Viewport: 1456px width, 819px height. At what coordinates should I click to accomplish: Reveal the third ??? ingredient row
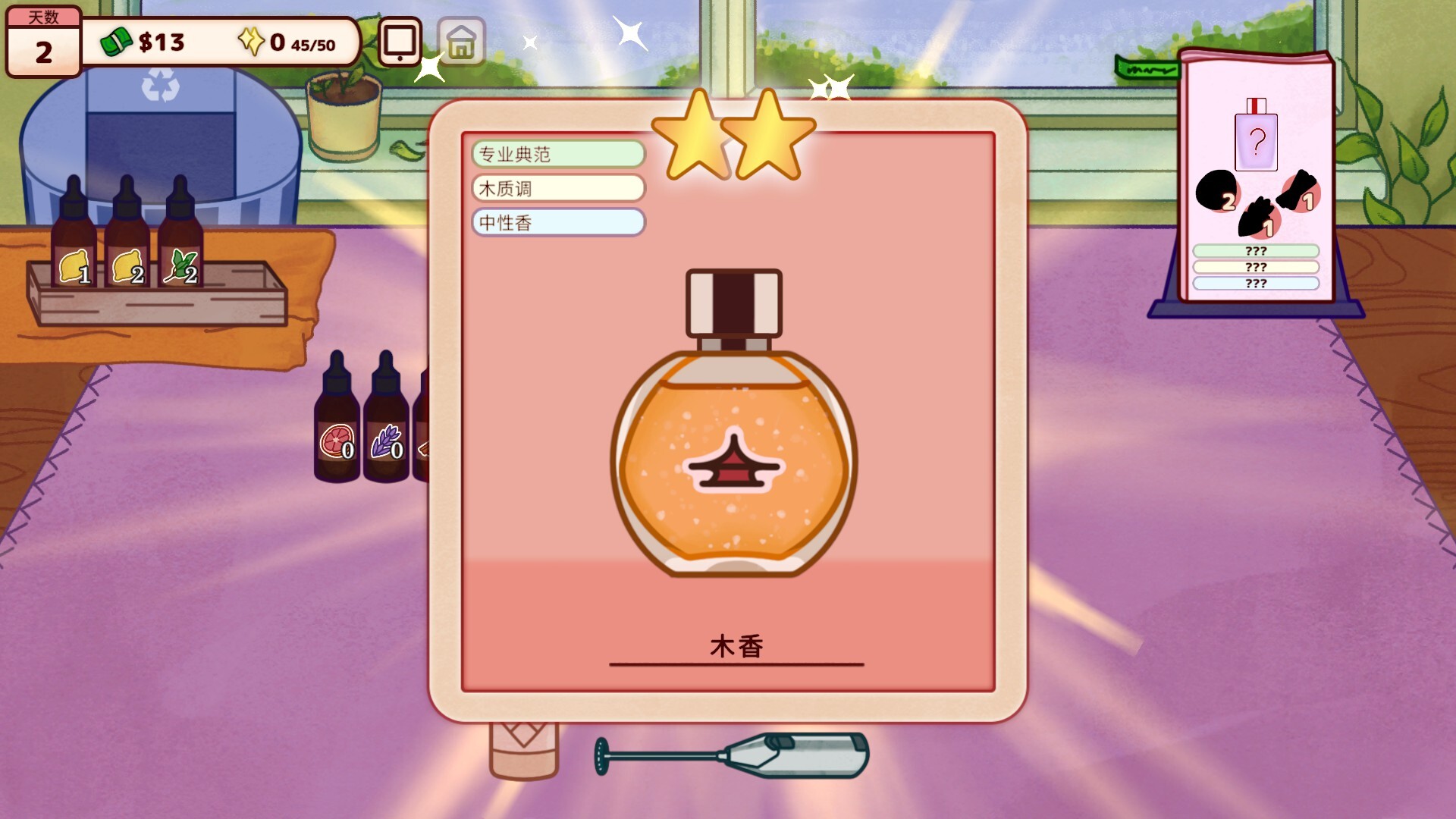pos(1255,284)
